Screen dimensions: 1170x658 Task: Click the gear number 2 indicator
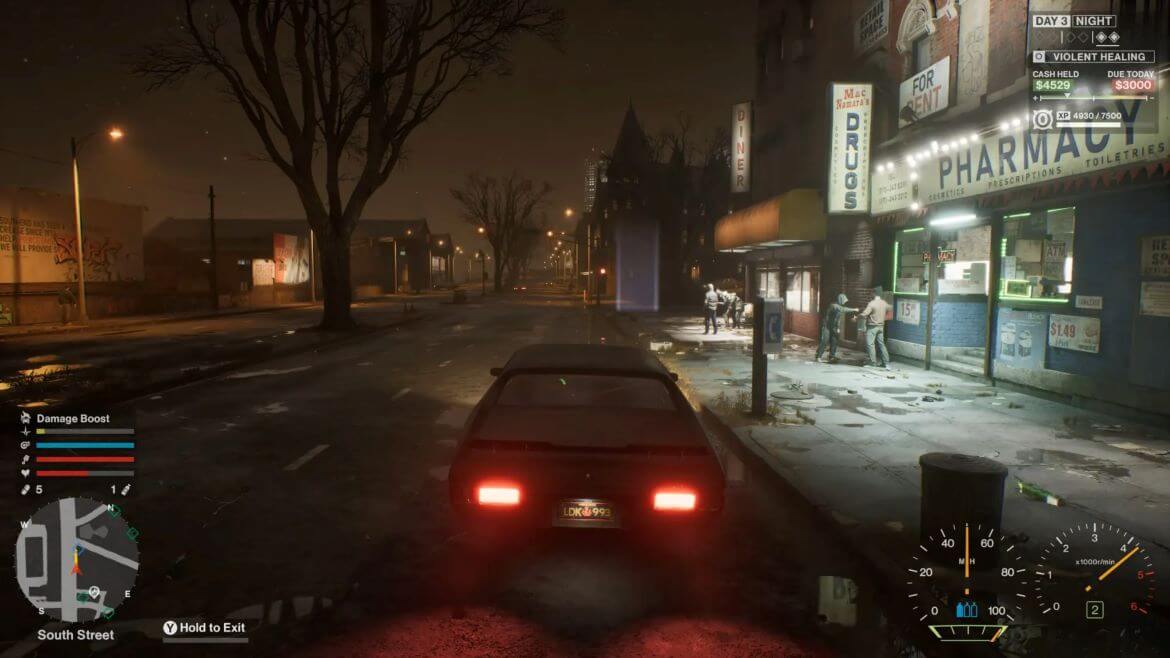[x=1095, y=609]
